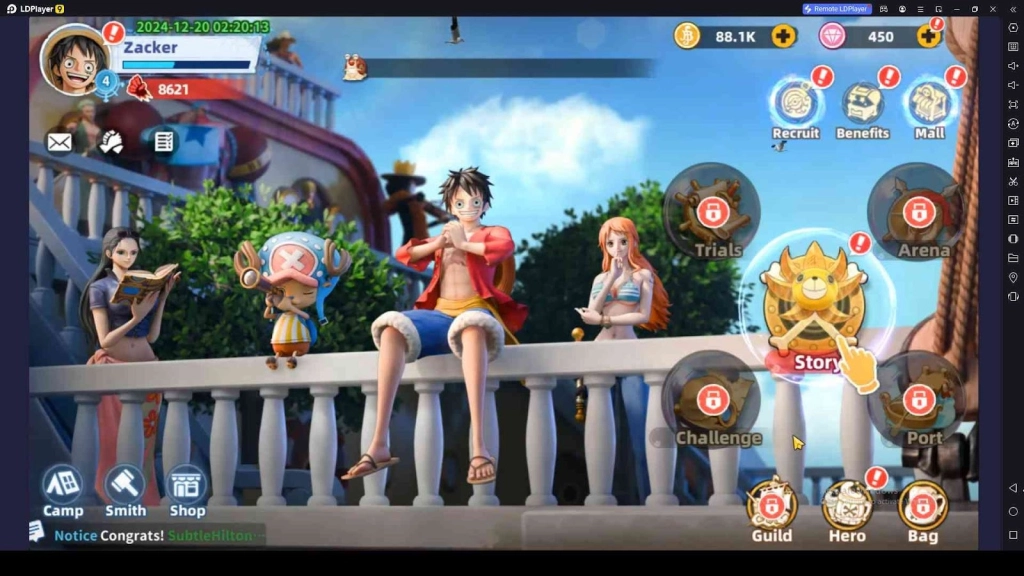Image resolution: width=1024 pixels, height=576 pixels.
Task: Open the Benefits chest
Action: tap(862, 106)
